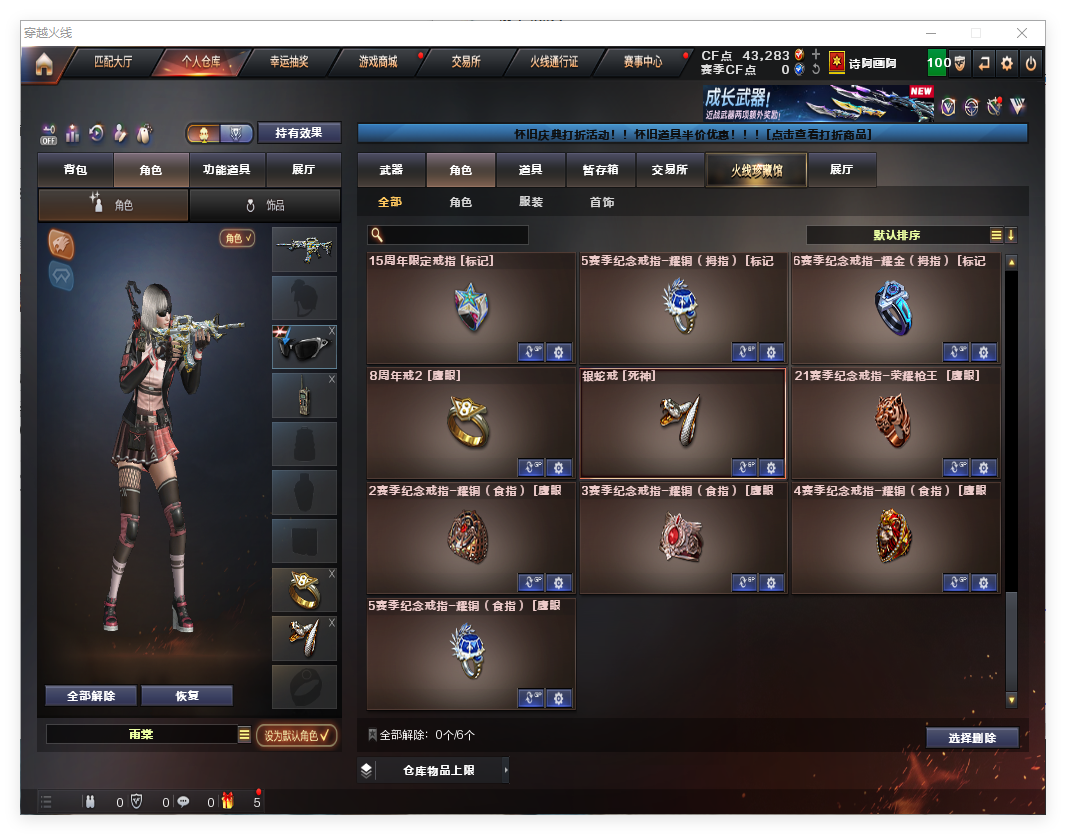Image resolution: width=1066 pixels, height=835 pixels.
Task: Click the 选择删除 select delete button
Action: pos(972,738)
